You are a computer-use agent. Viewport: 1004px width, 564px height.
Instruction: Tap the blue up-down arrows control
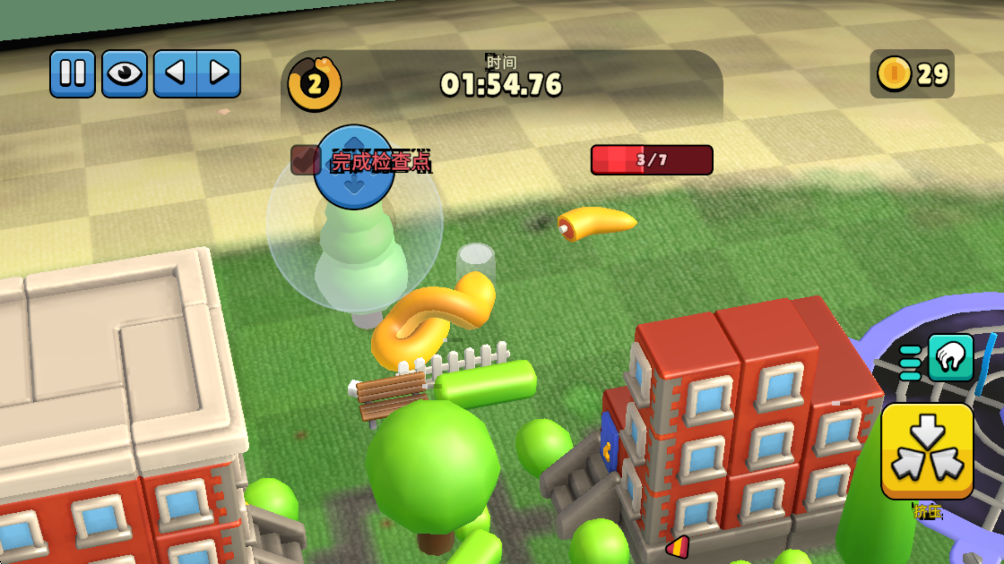click(x=354, y=168)
